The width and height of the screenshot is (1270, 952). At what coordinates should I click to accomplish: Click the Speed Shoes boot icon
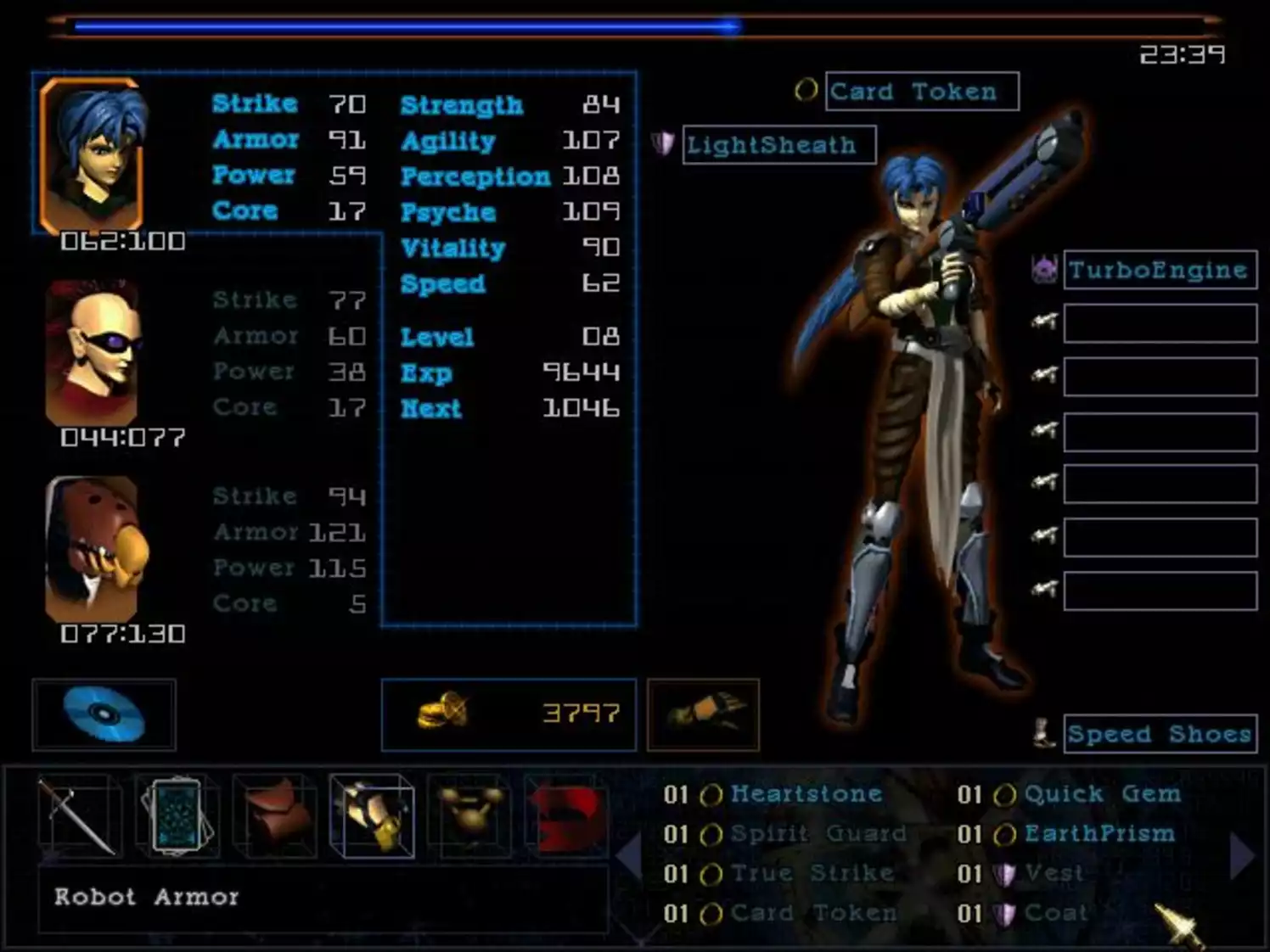(1042, 732)
